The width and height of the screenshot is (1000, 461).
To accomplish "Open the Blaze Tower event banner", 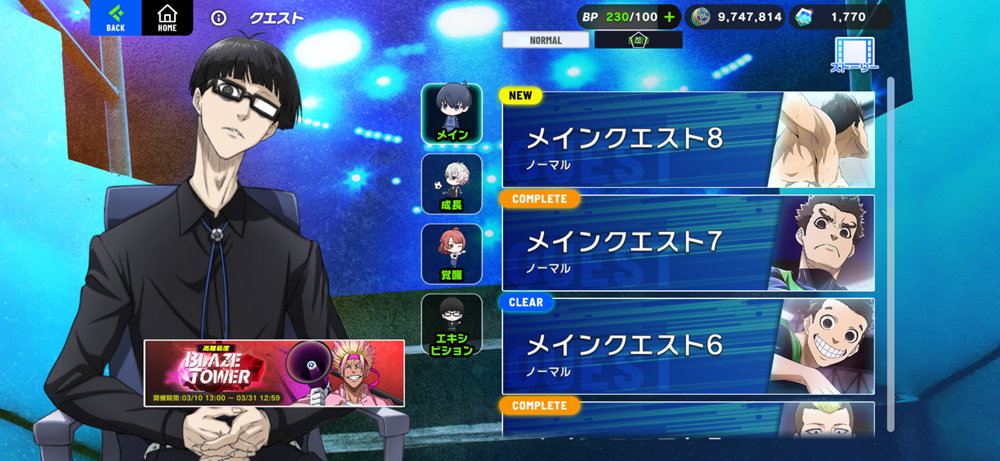I will tap(274, 373).
